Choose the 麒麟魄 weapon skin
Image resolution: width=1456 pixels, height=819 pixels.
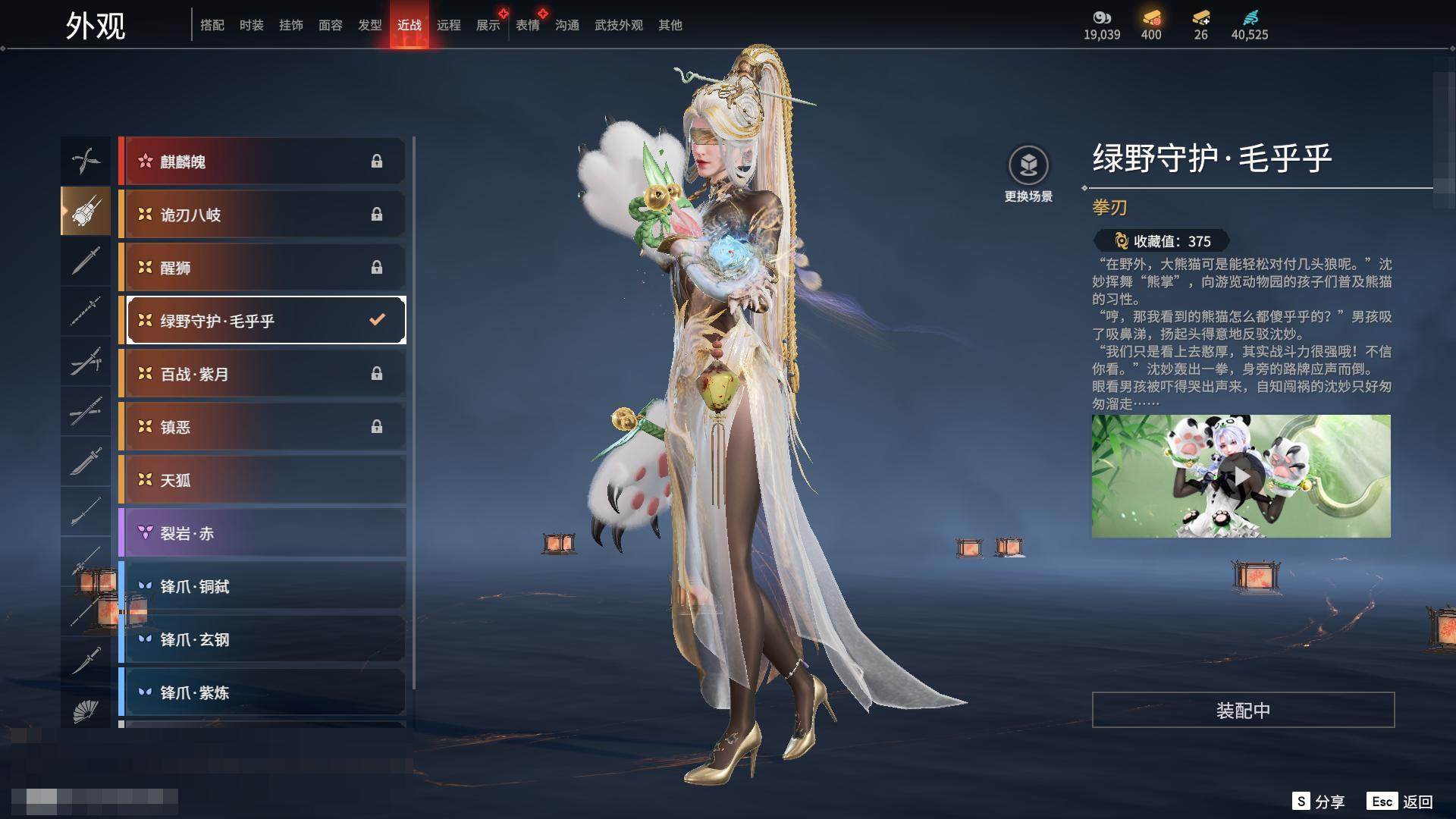tap(262, 162)
